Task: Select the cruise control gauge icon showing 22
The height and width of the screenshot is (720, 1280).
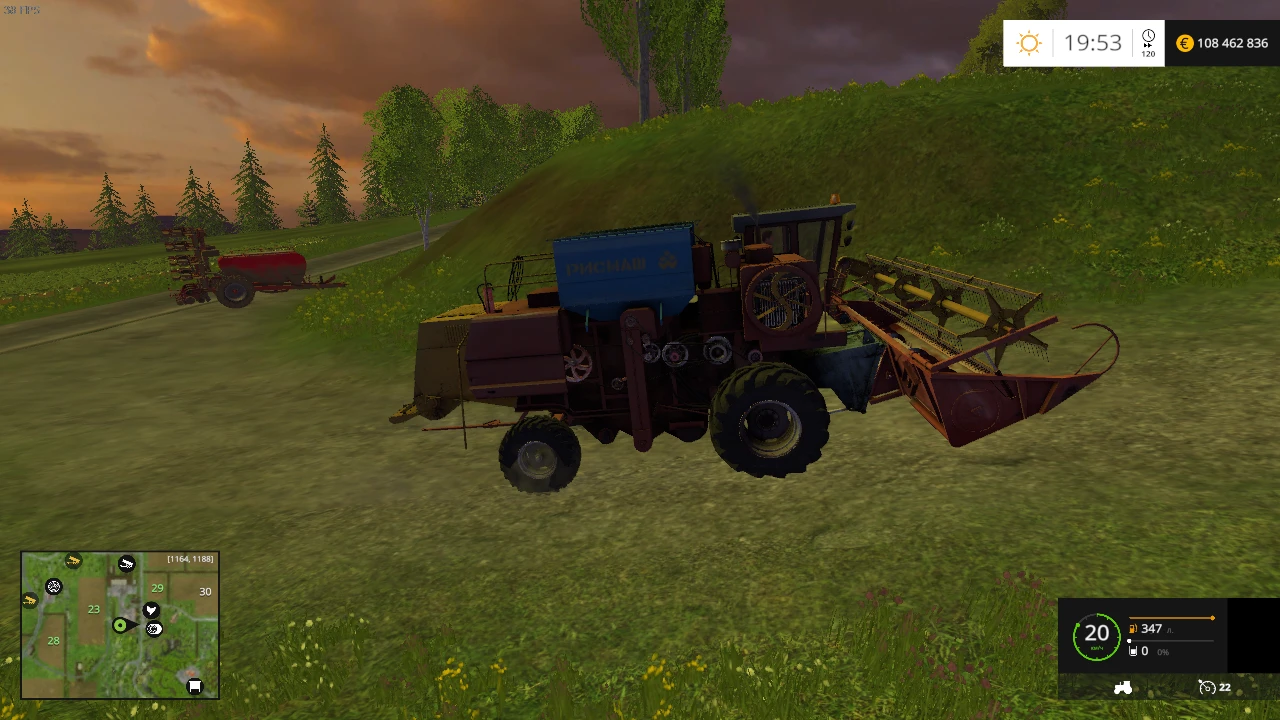Action: pos(1207,687)
